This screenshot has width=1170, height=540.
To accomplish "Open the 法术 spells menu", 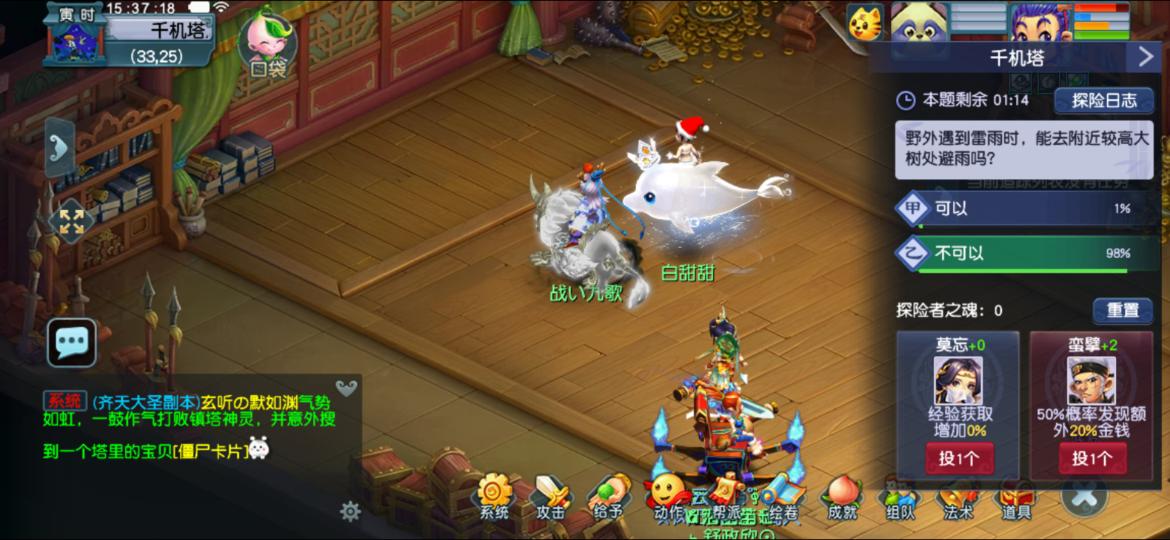I will click(x=957, y=497).
